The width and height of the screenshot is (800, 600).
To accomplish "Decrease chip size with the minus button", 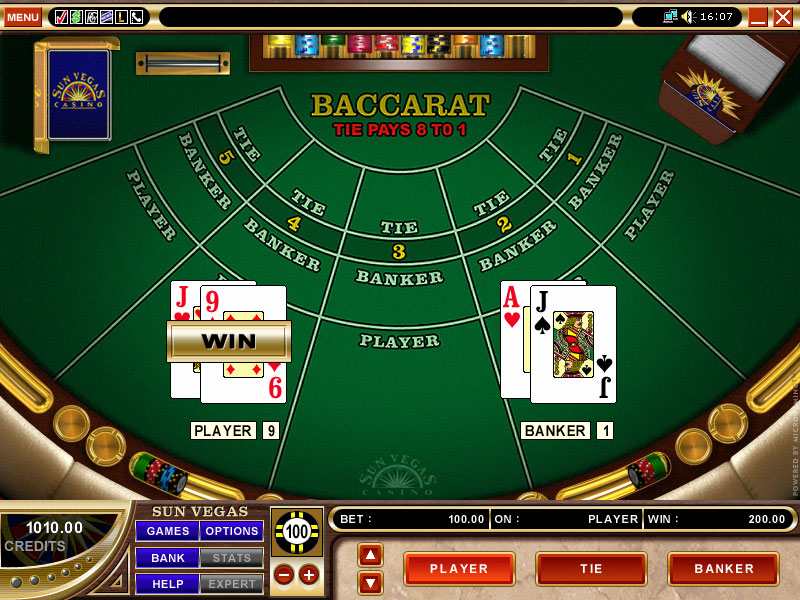I will click(284, 575).
